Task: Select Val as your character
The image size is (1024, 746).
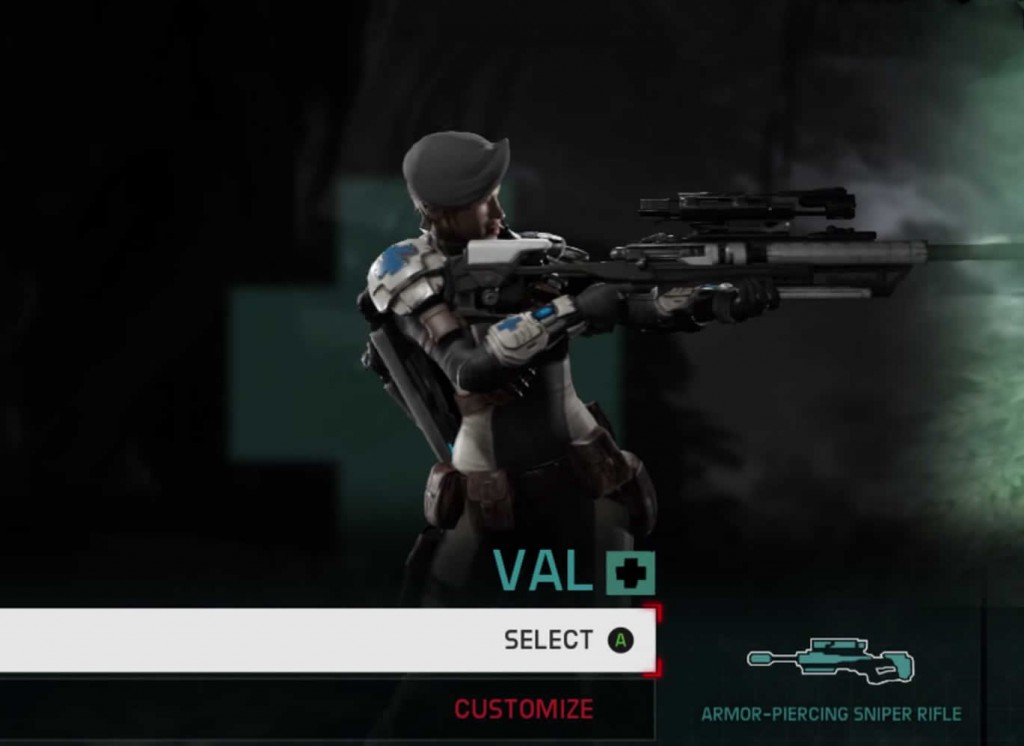Action: click(548, 640)
